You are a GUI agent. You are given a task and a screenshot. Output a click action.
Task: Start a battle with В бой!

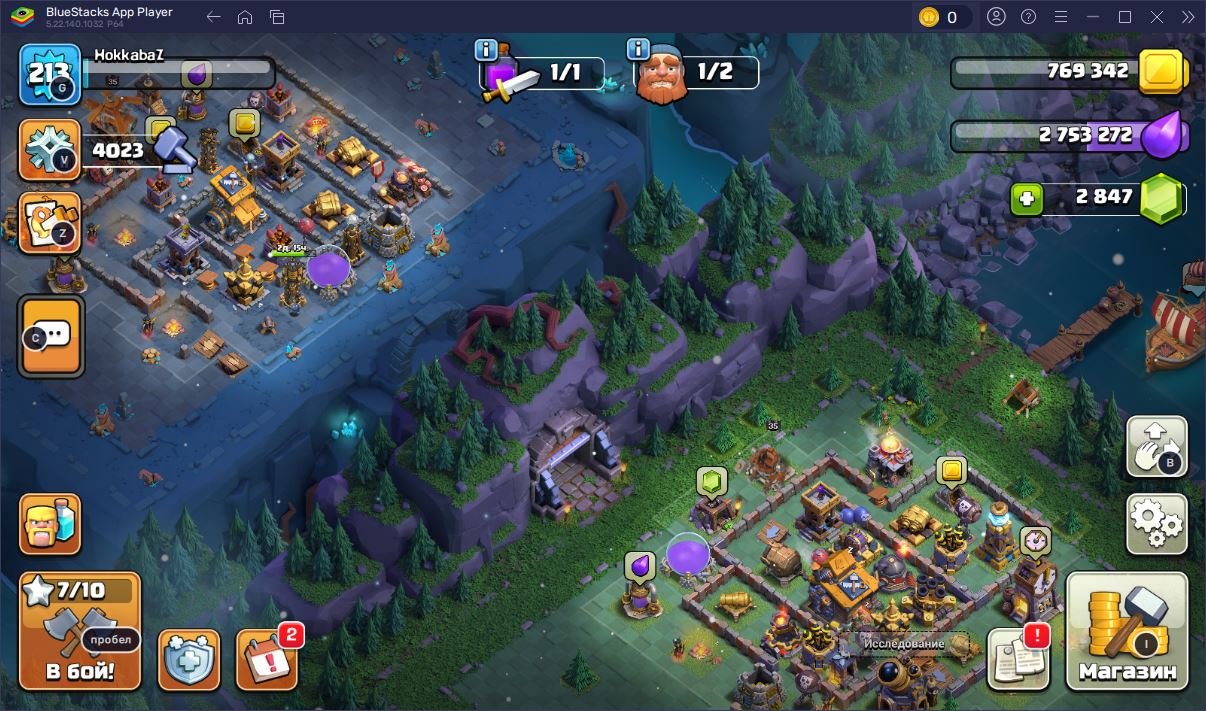[80, 631]
